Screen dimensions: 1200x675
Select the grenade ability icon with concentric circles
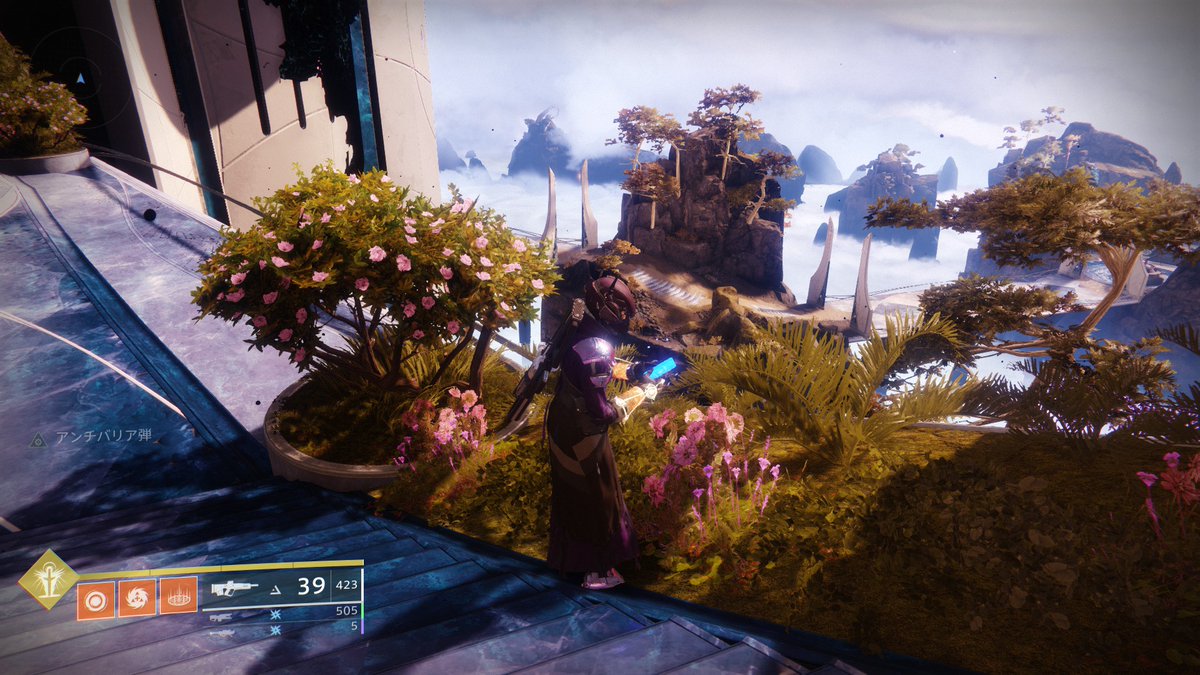tap(96, 598)
